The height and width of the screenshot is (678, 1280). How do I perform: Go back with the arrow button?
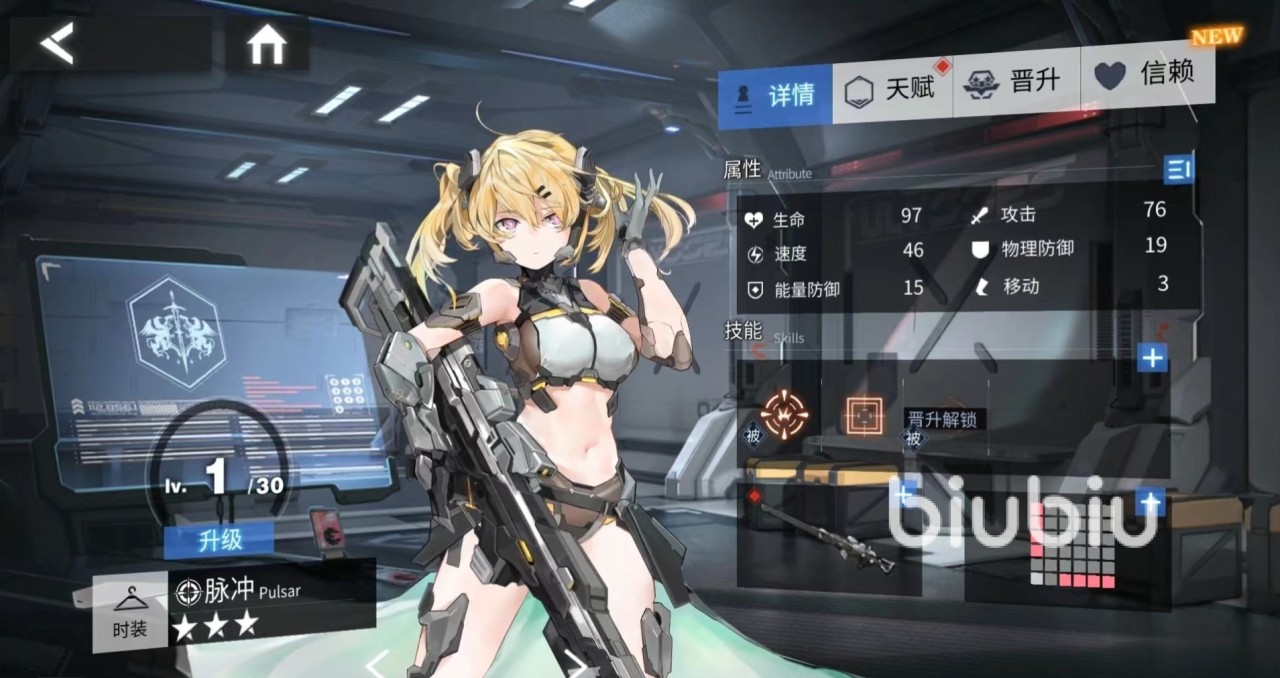[x=58, y=44]
